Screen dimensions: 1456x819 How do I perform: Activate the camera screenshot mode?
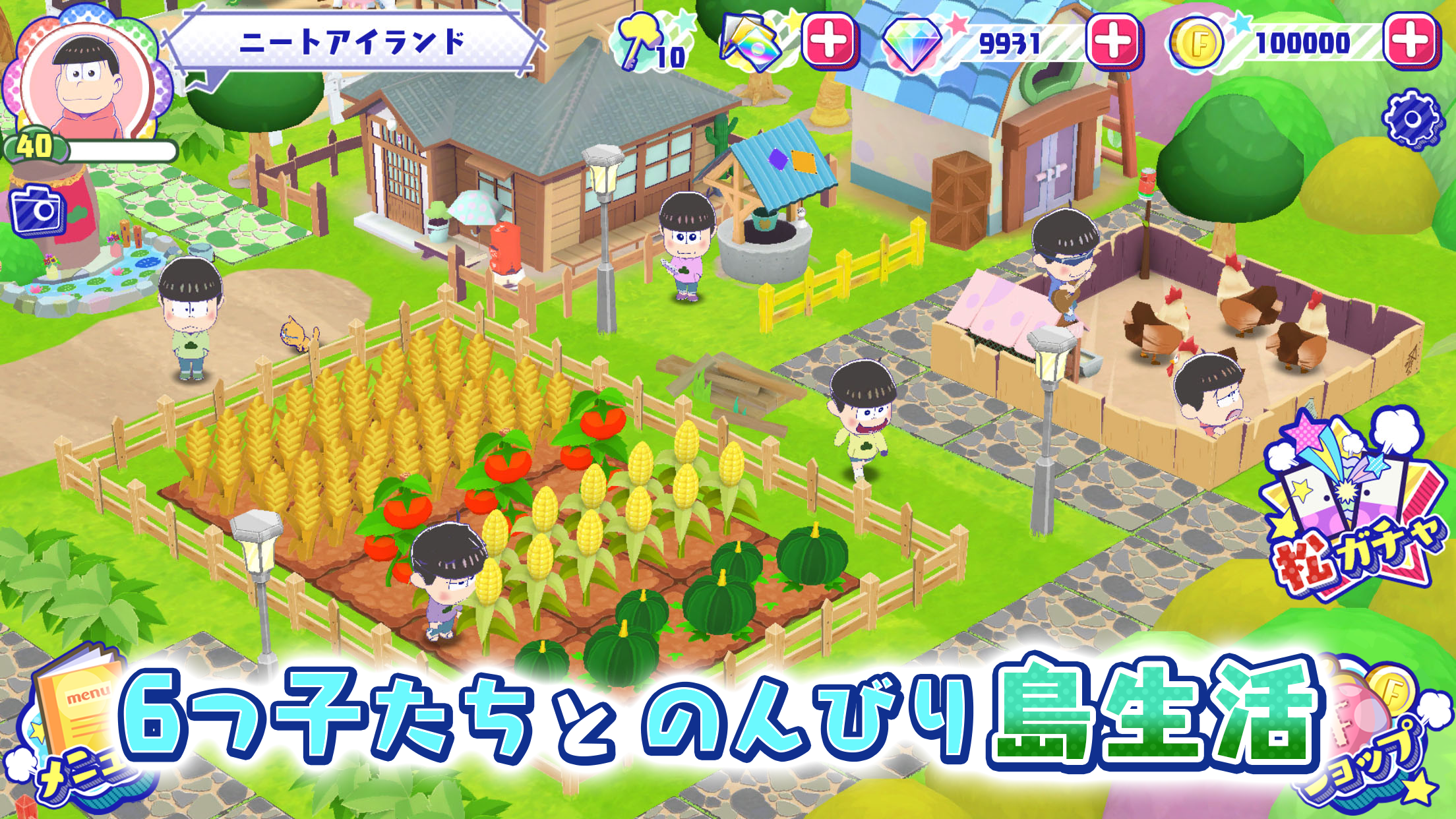coord(36,211)
